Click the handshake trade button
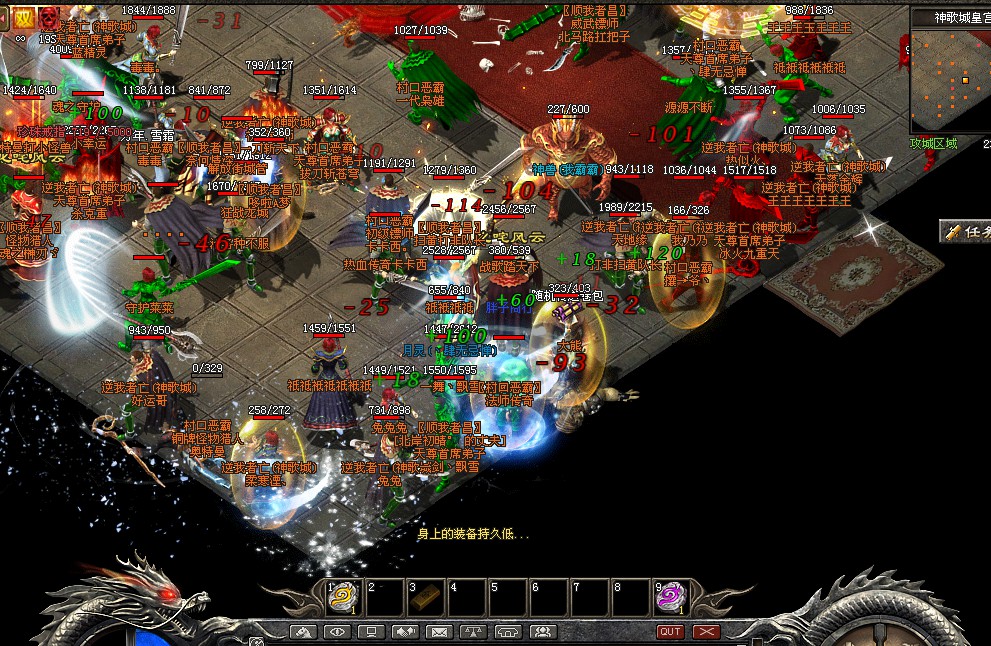 [x=405, y=632]
